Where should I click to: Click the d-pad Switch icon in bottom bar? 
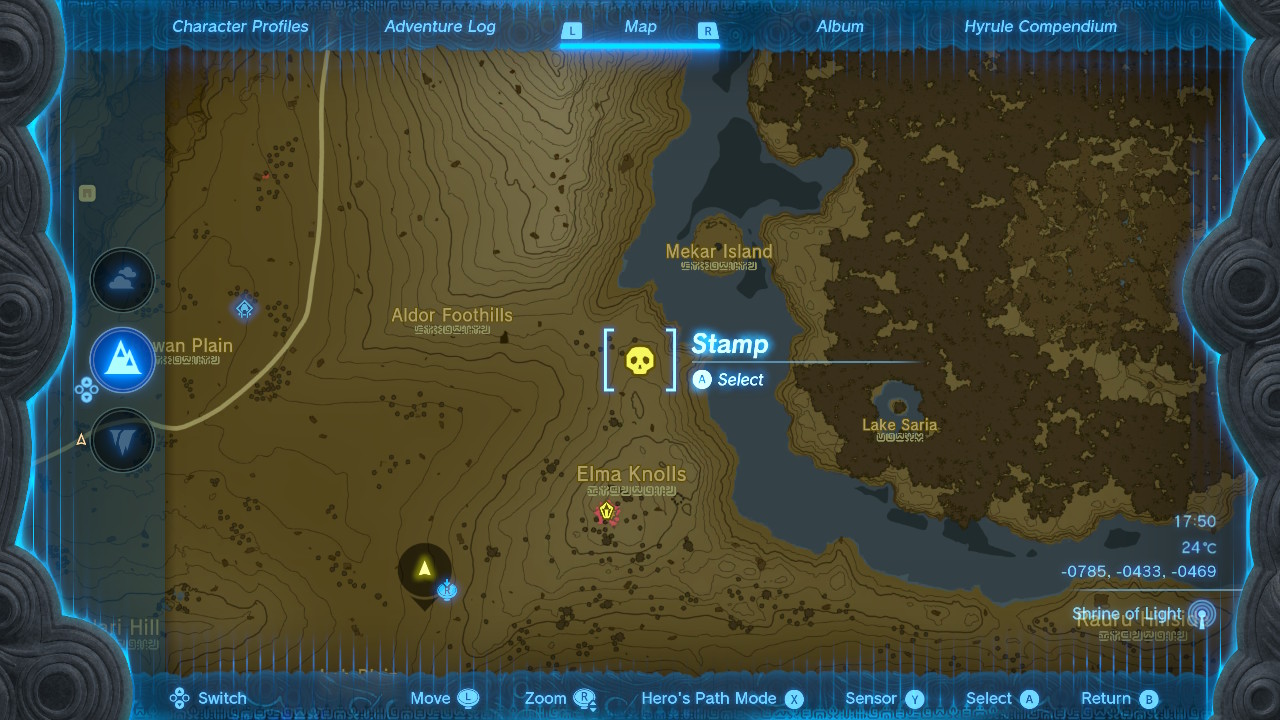pos(179,698)
